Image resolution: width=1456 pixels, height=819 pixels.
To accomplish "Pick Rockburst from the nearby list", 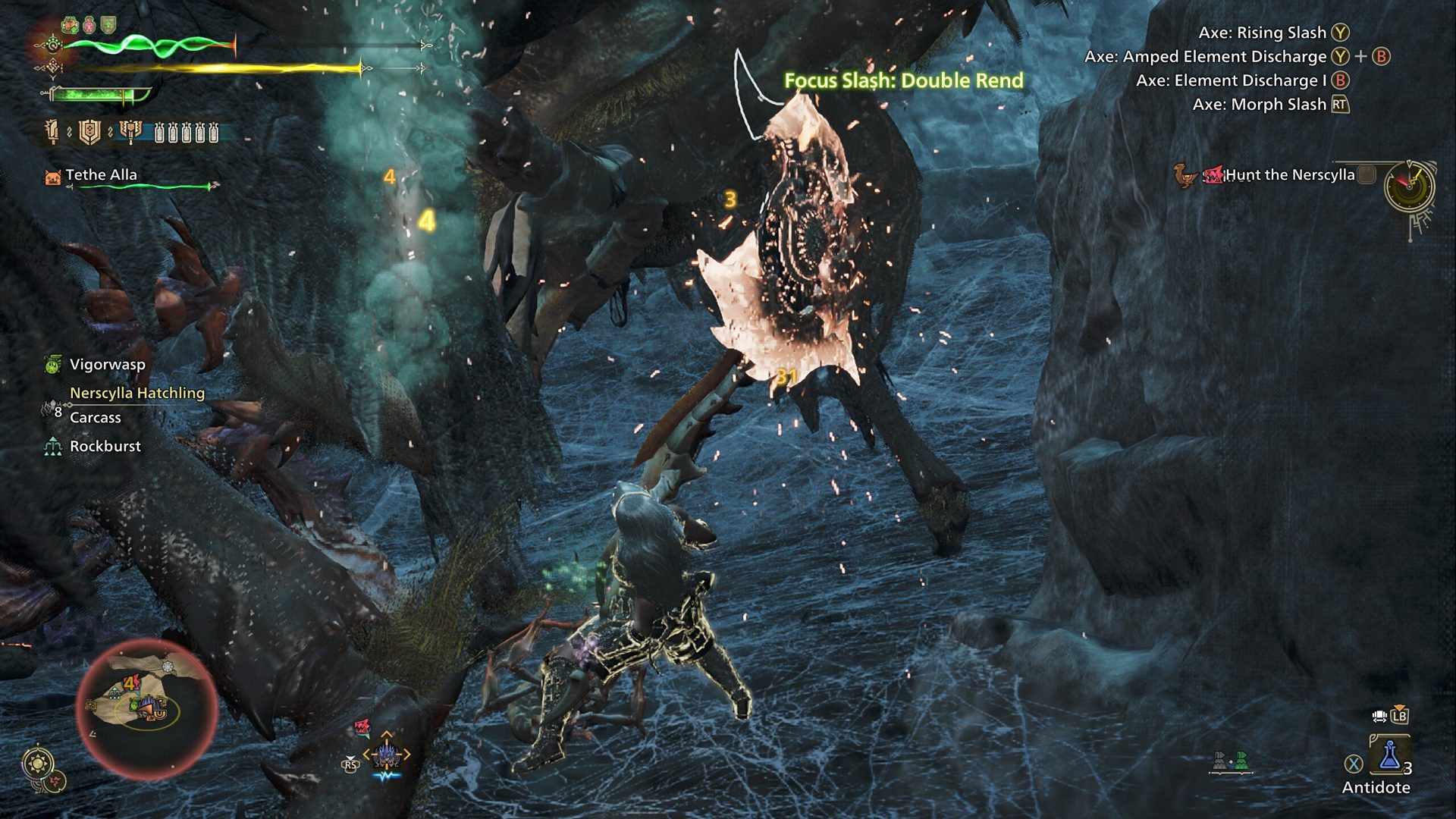I will pos(105,447).
